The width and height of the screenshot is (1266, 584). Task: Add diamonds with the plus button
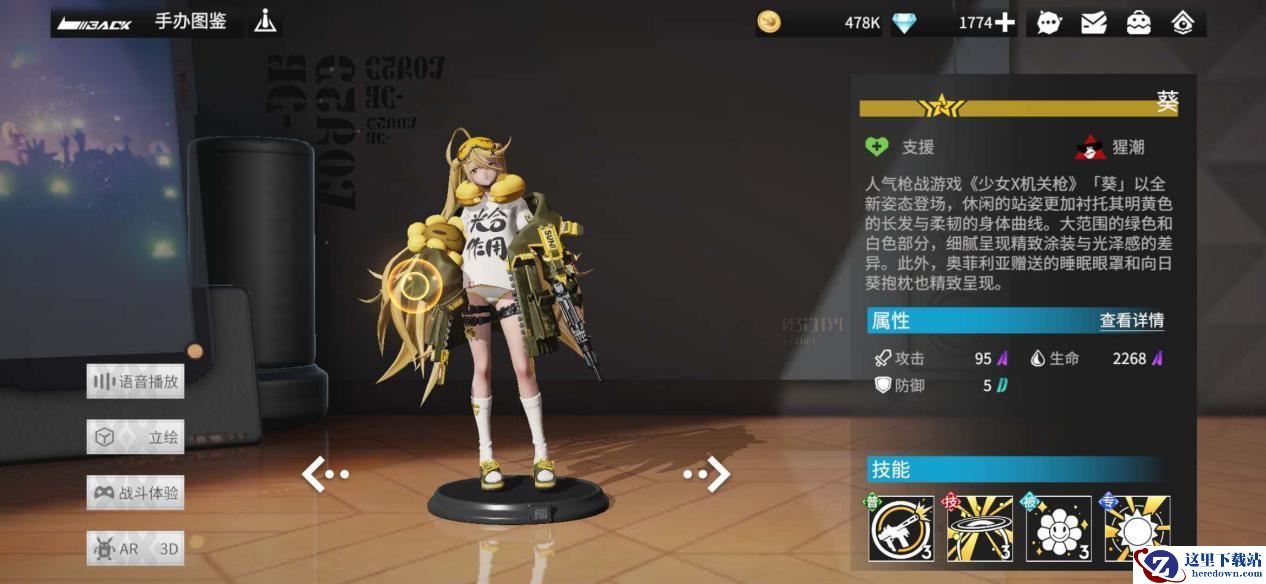point(1004,22)
